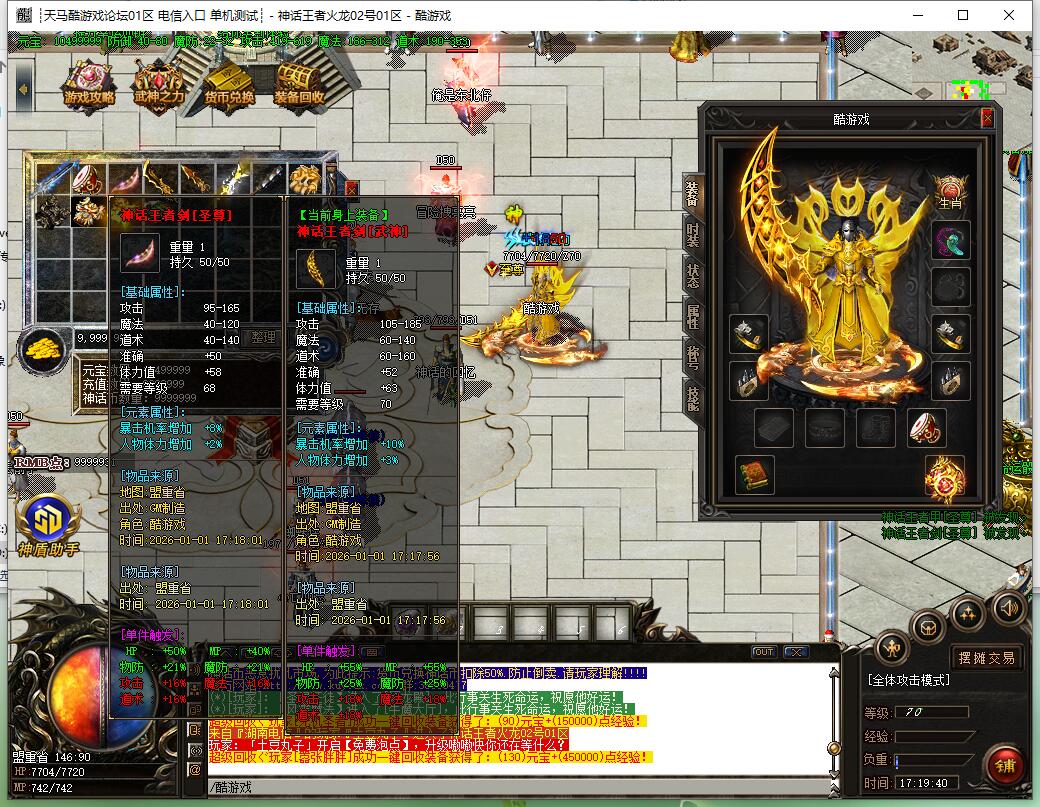This screenshot has width=1040, height=807.
Task: Open the 属性 attributes tab
Action: tap(692, 317)
